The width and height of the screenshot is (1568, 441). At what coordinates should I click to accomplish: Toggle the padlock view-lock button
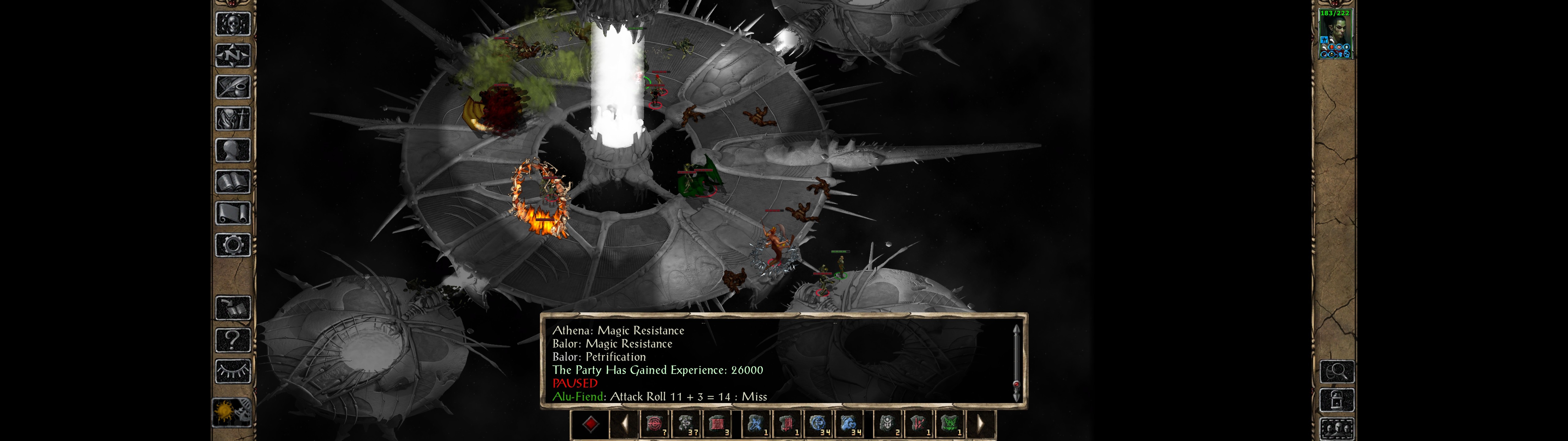click(1337, 400)
